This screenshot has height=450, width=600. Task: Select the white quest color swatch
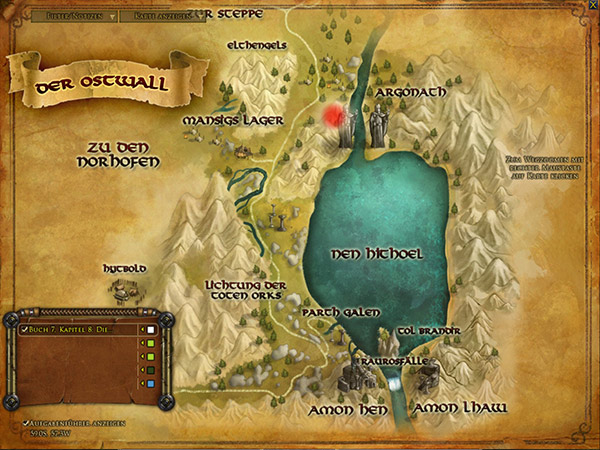(149, 329)
